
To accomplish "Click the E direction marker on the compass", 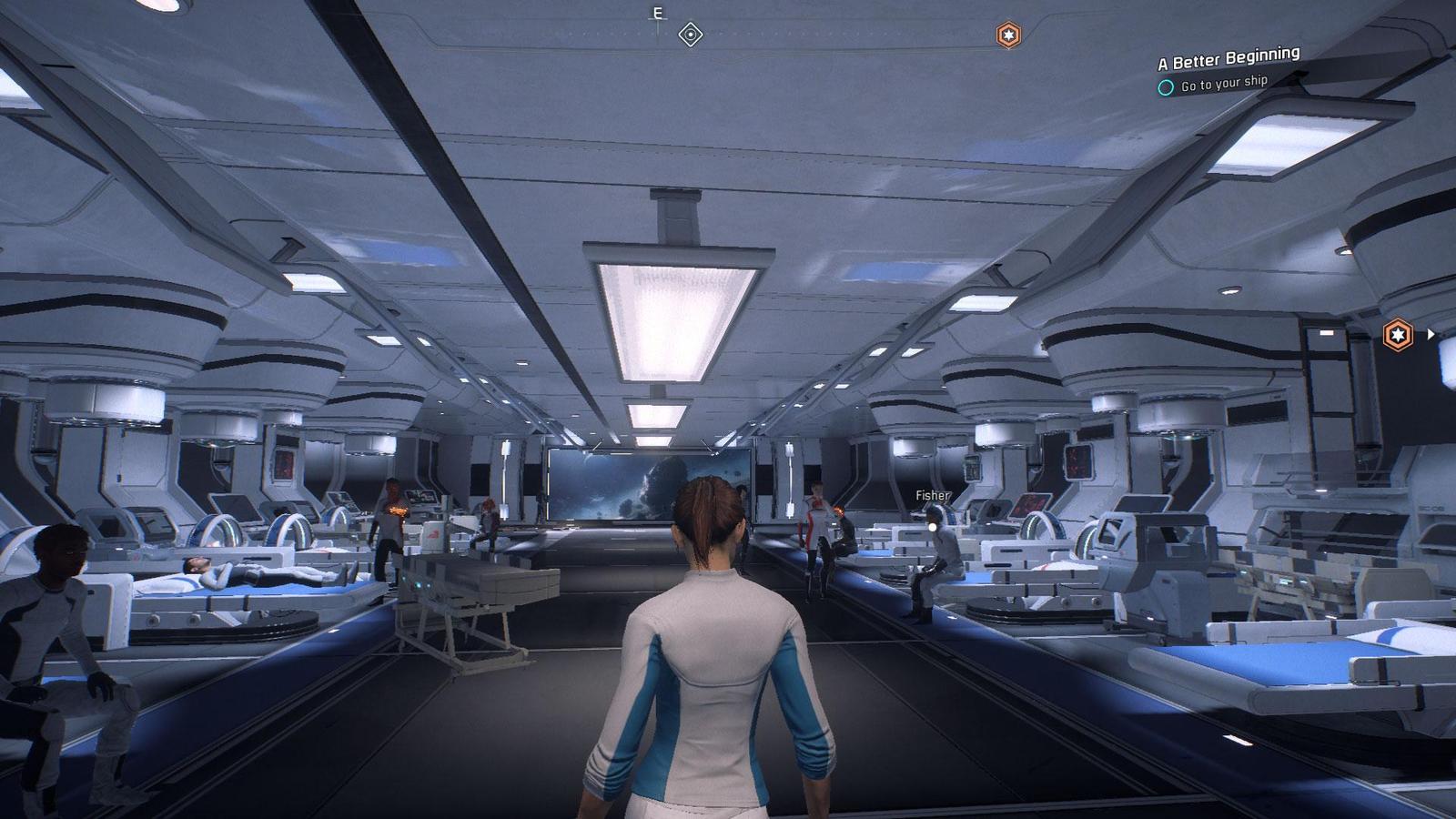I will (657, 13).
